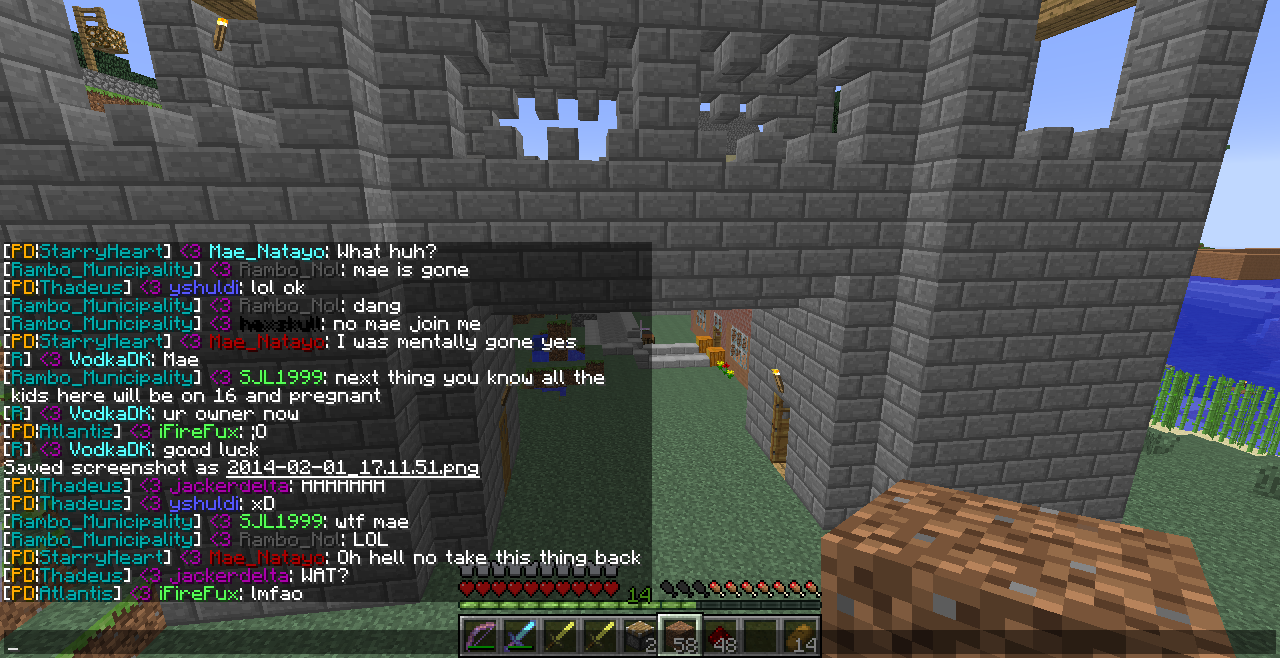Open the saved screenshot 2014-02-01_17.11.51.png link
1280x658 pixels.
coord(352,468)
